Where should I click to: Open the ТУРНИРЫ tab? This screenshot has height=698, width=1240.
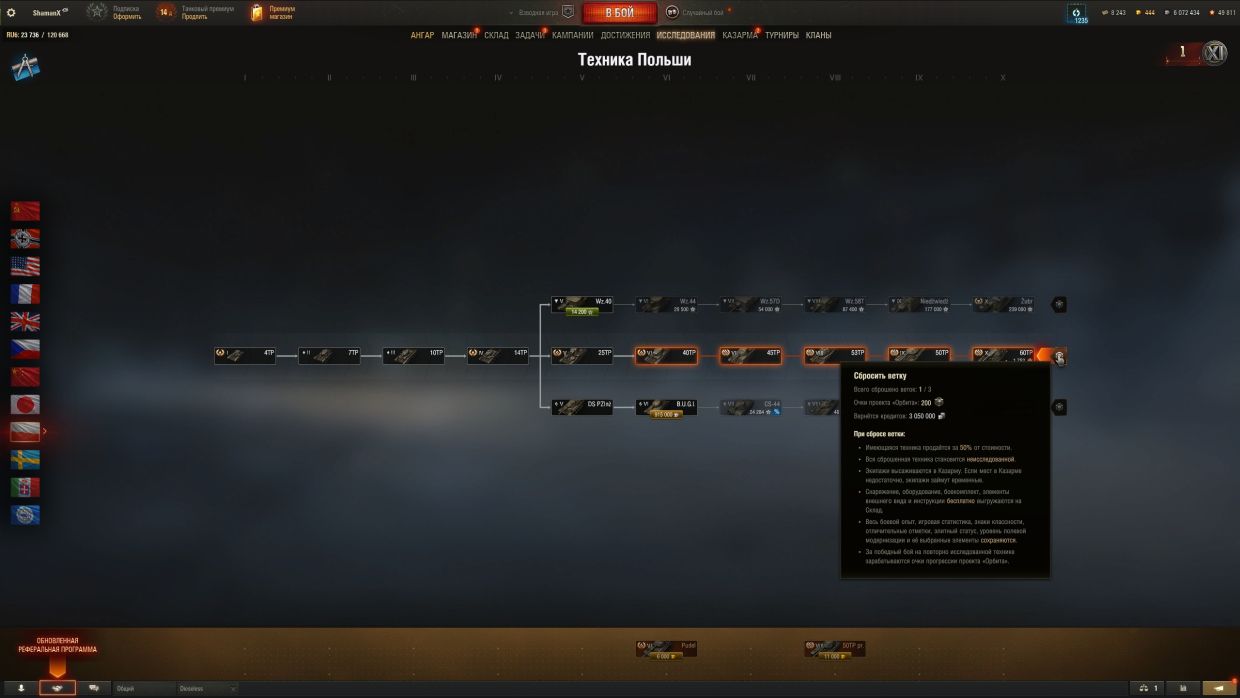(782, 35)
